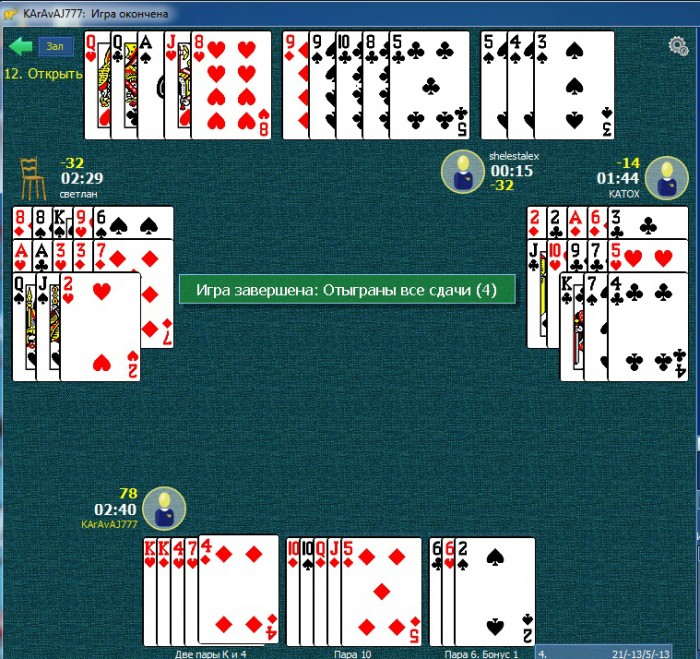Select the 2 of spades card

(x=495, y=592)
